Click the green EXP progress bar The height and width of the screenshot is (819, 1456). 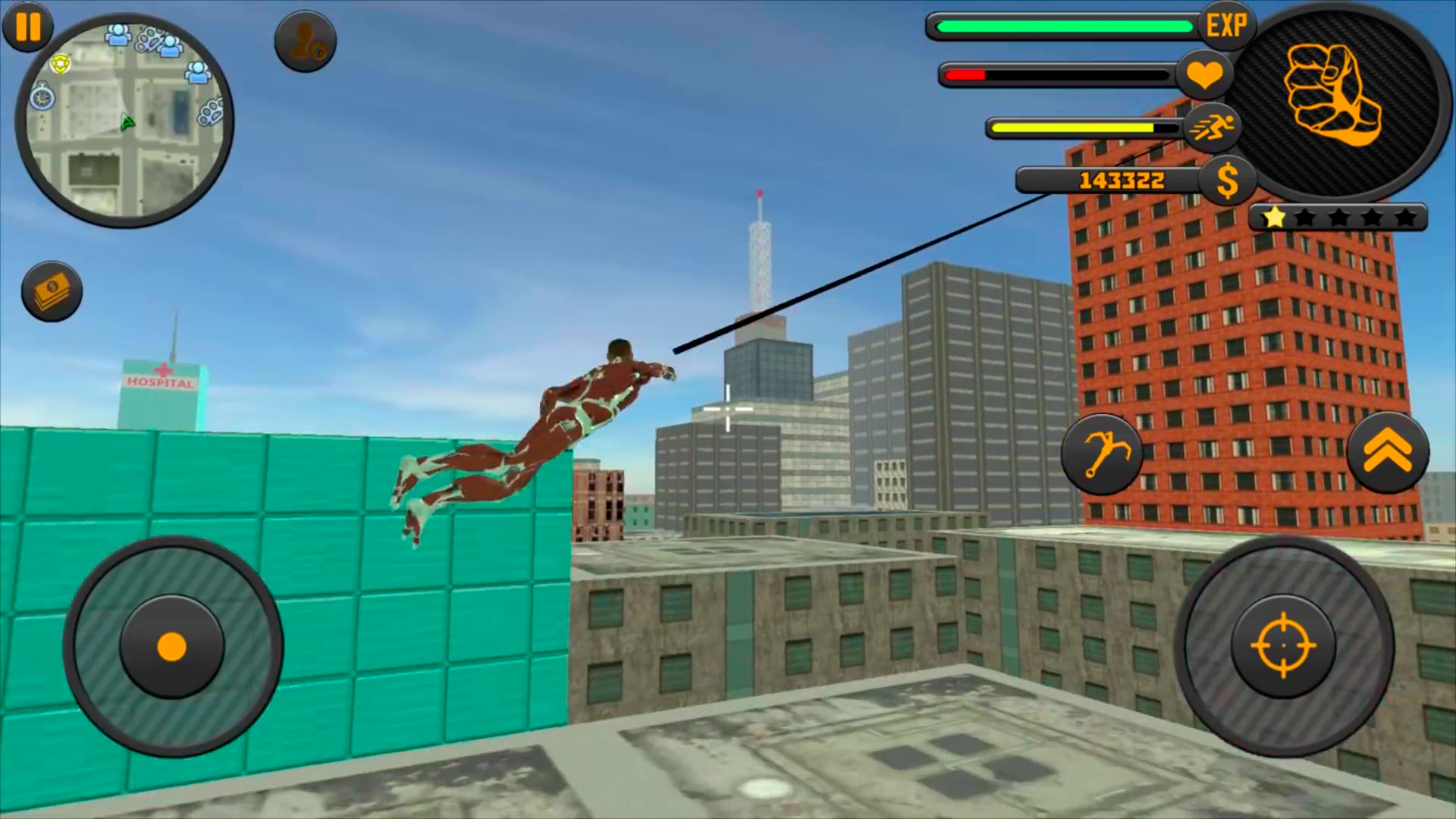(x=1062, y=27)
